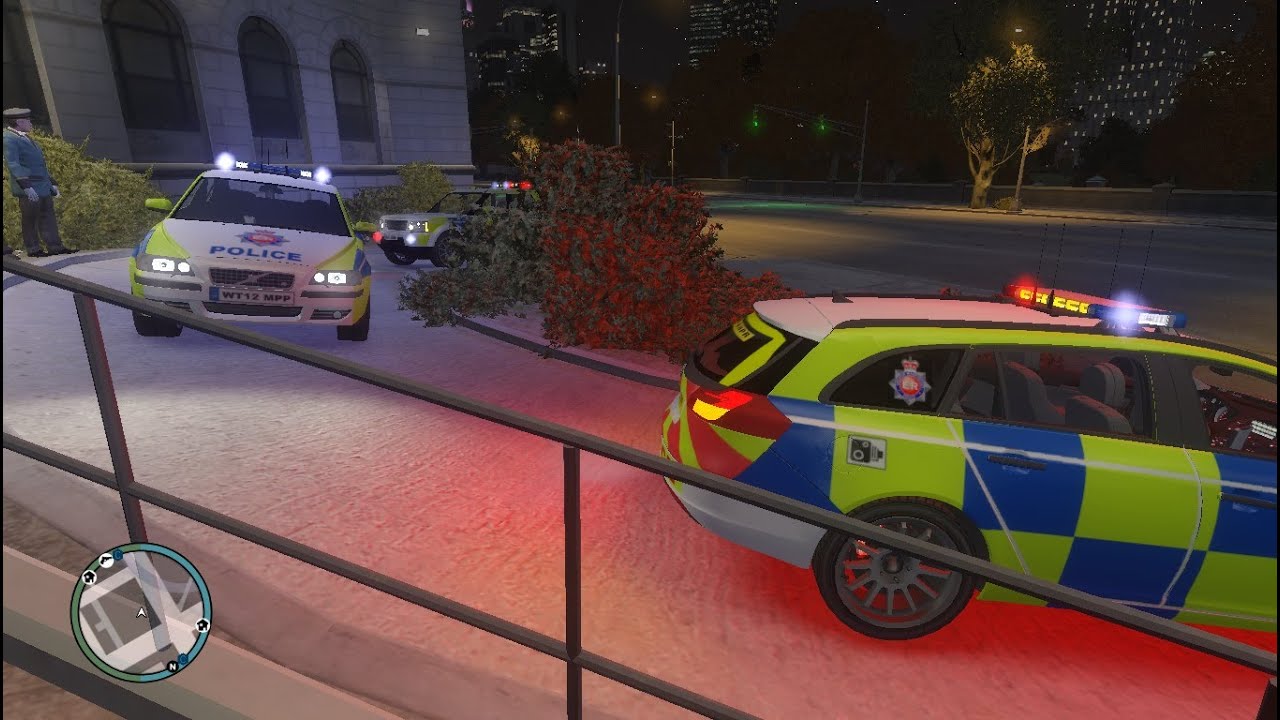The height and width of the screenshot is (720, 1280).
Task: Click the white player arrow on the radar
Action: point(141,613)
